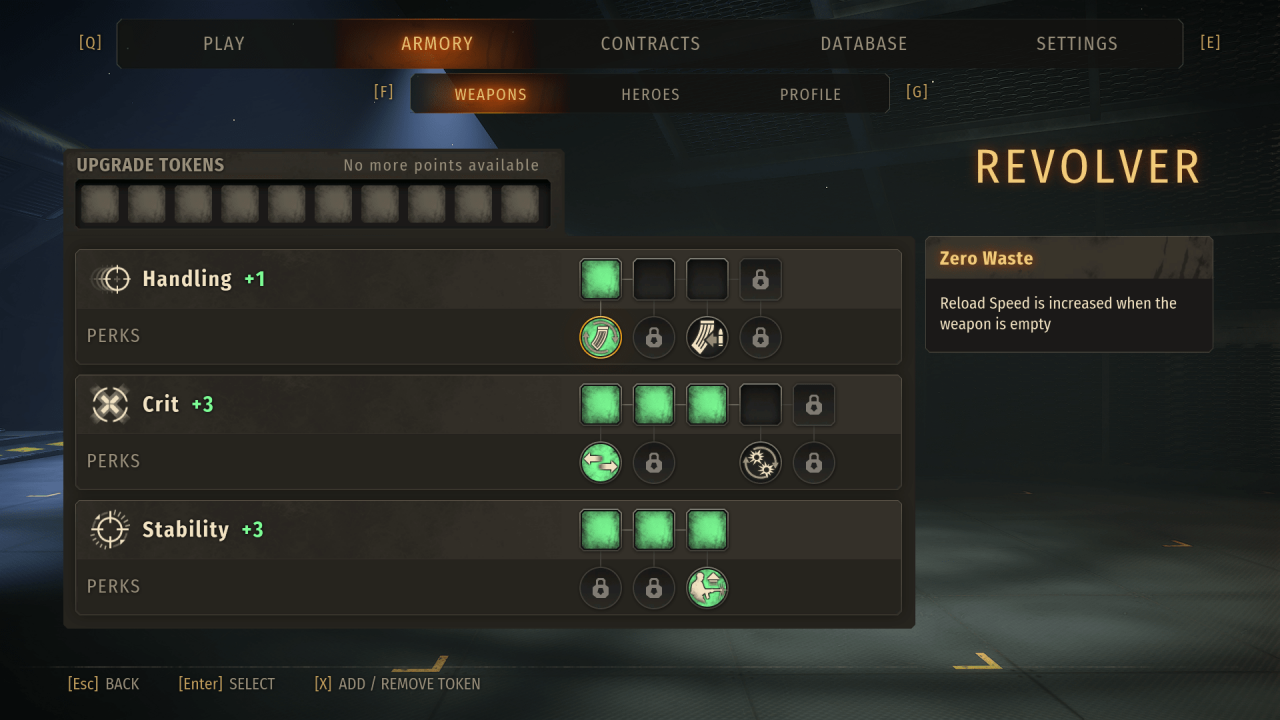The image size is (1280, 720).
Task: Open the Database tab
Action: click(x=864, y=44)
